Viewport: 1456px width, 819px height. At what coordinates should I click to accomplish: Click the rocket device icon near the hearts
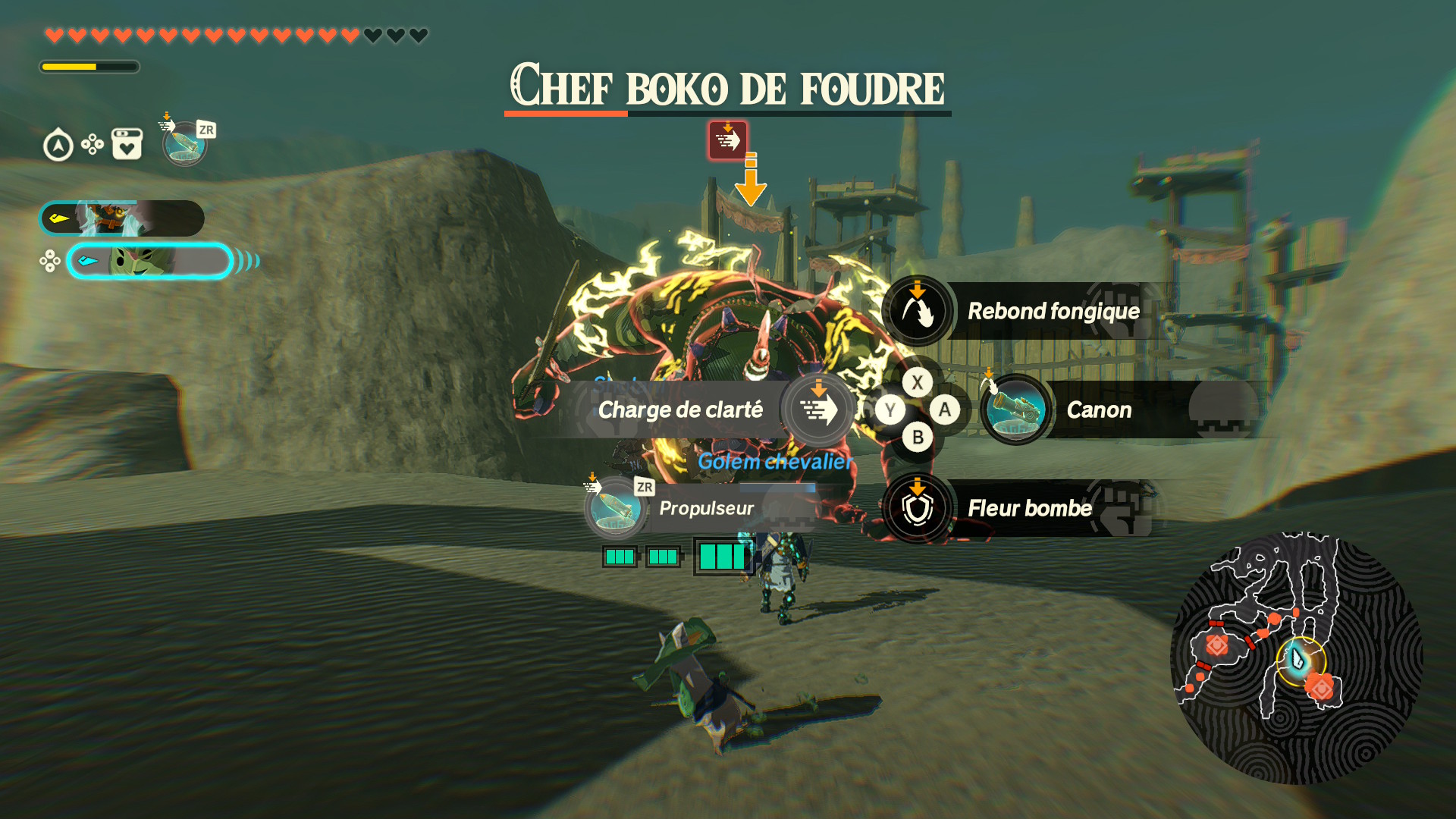pyautogui.click(x=184, y=144)
